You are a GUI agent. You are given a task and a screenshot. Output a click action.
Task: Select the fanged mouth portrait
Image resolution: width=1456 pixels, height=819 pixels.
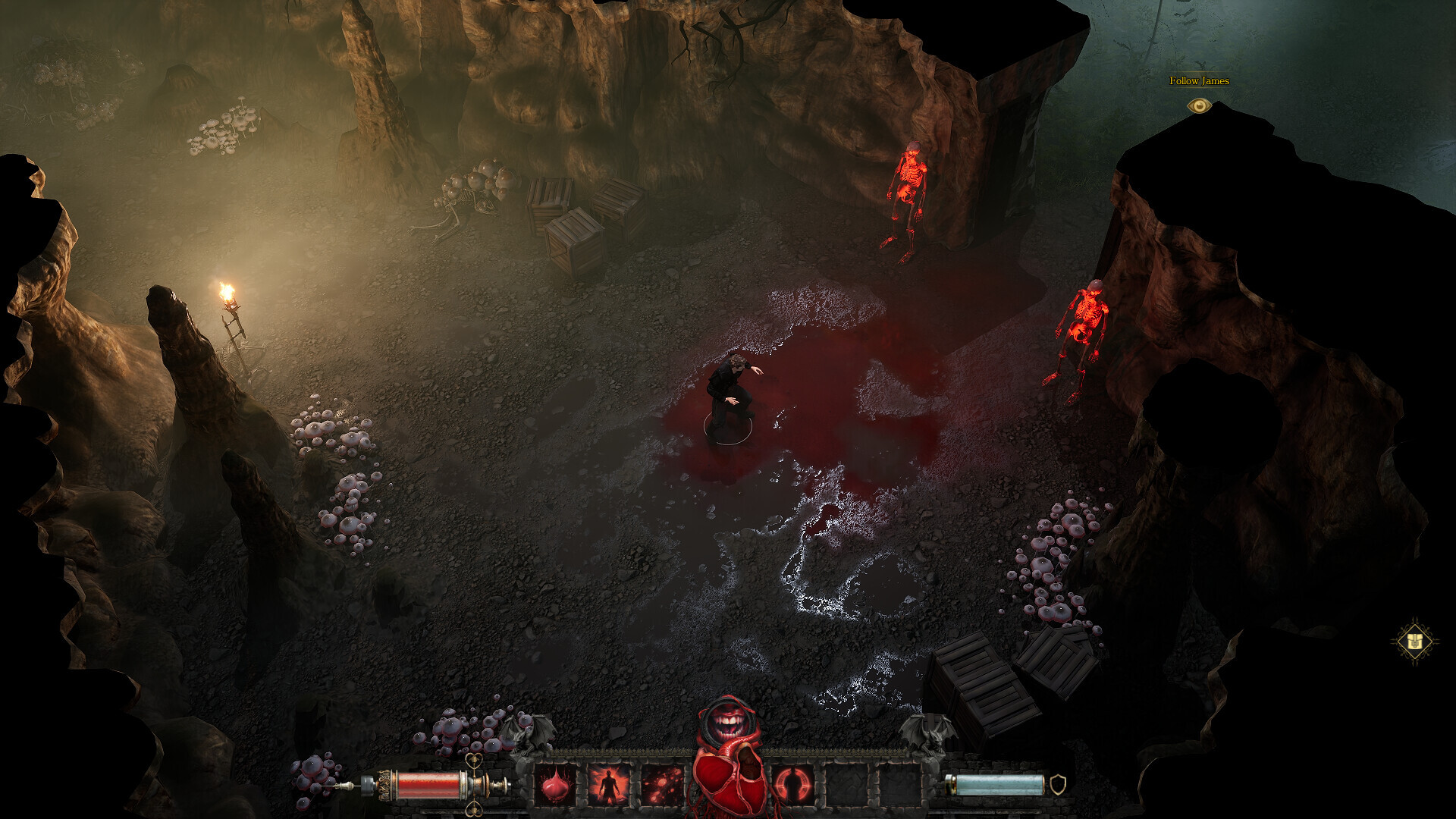point(728,723)
